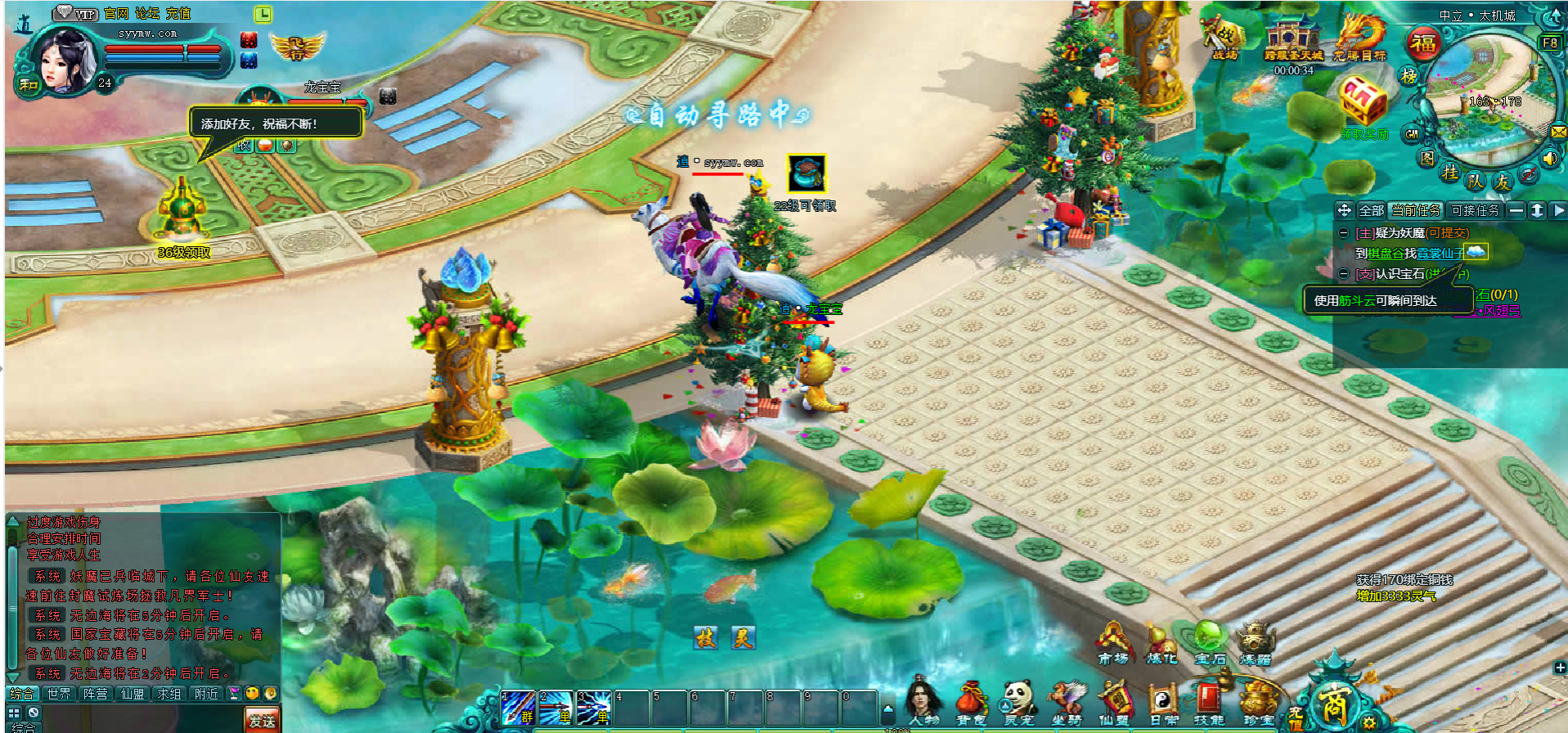Open the 背包 backpack
1568x733 pixels.
tap(972, 702)
